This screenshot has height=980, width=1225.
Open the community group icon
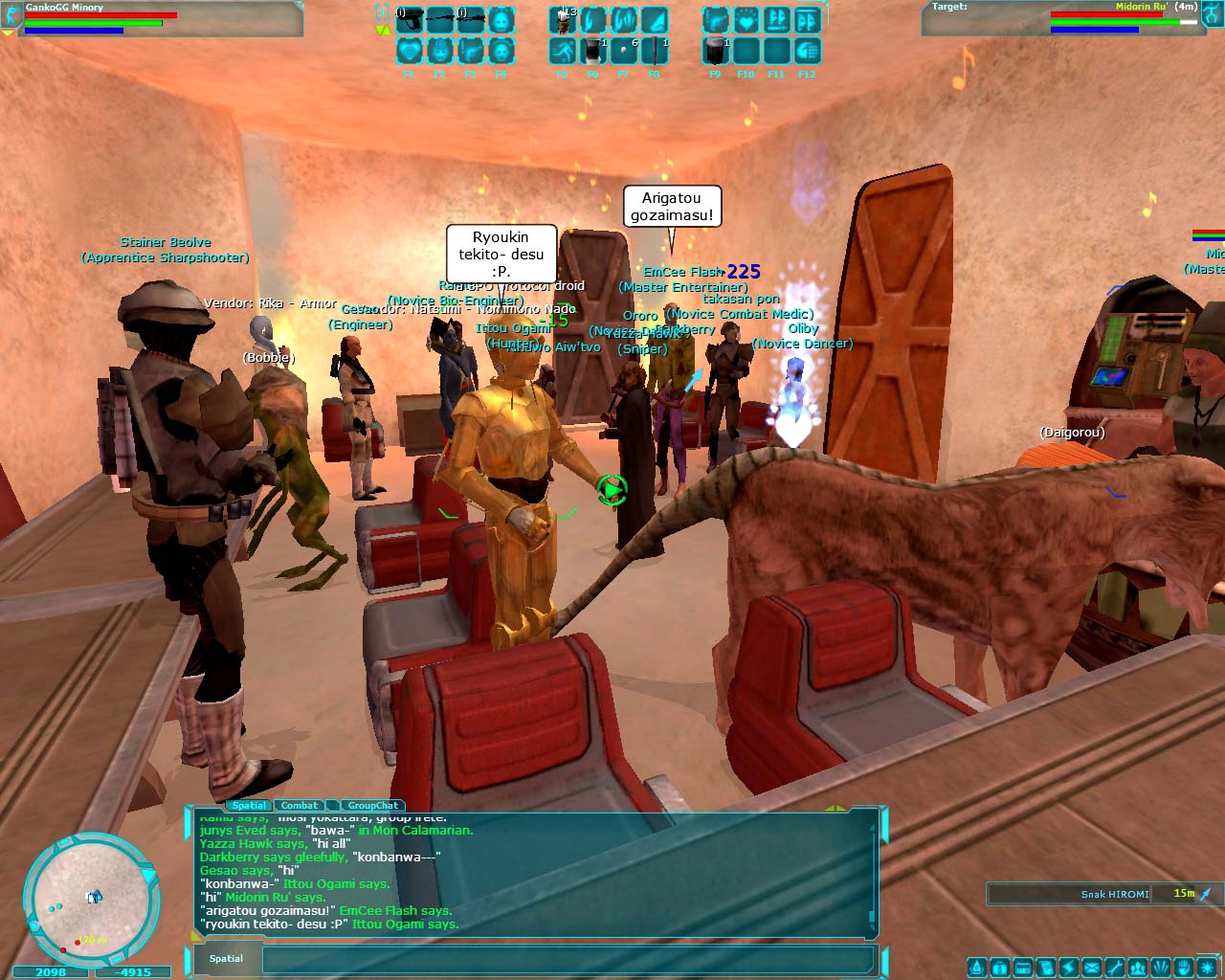pyautogui.click(x=1138, y=967)
